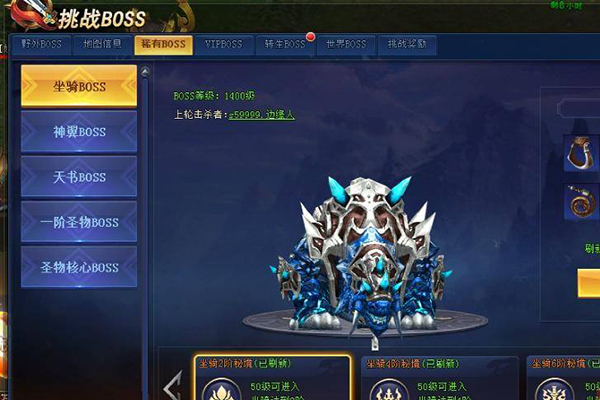Click the last killer's player name link
Image resolution: width=600 pixels, height=400 pixels.
point(262,115)
